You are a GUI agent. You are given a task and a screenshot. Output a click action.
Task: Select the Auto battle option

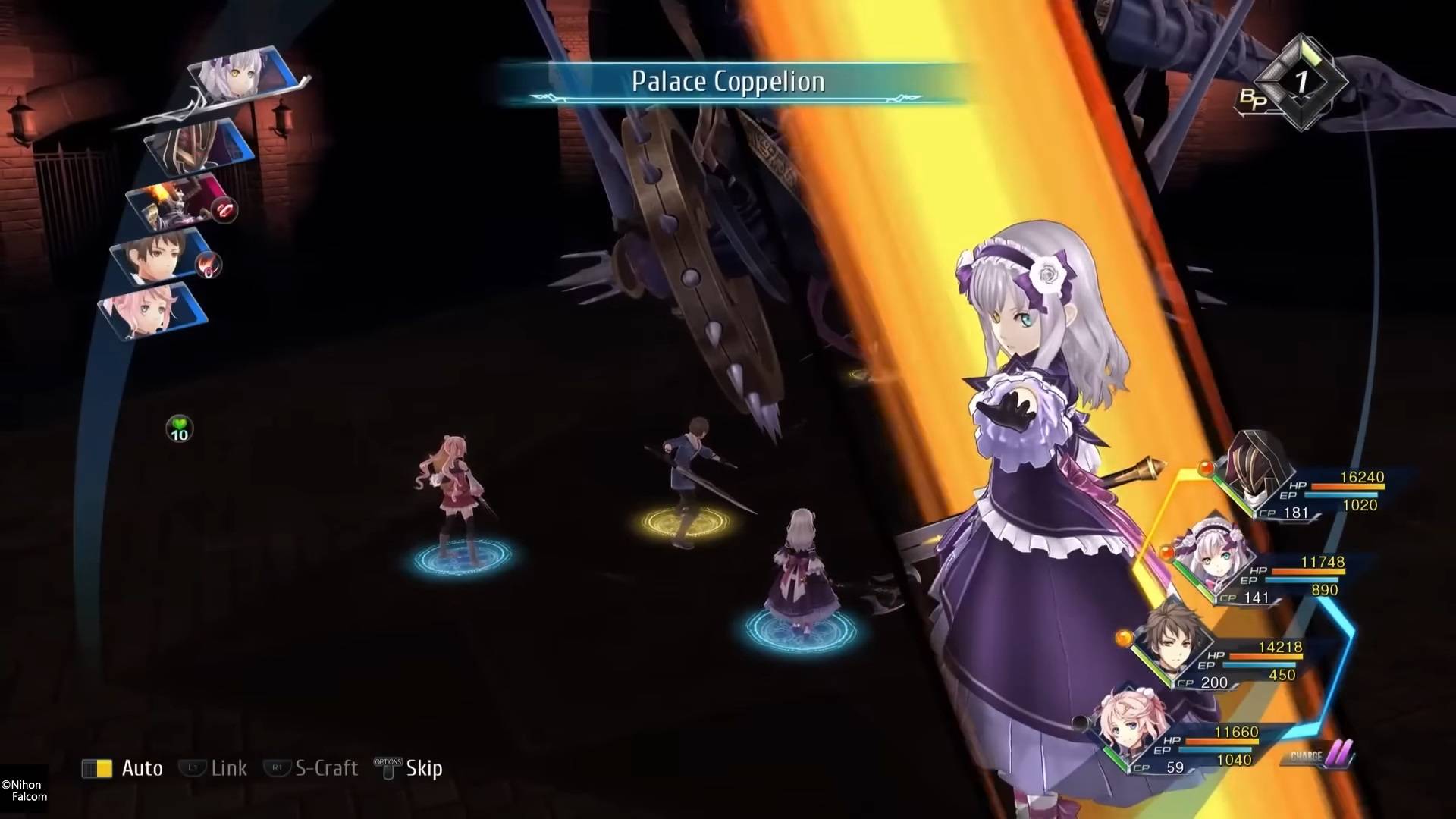click(124, 768)
